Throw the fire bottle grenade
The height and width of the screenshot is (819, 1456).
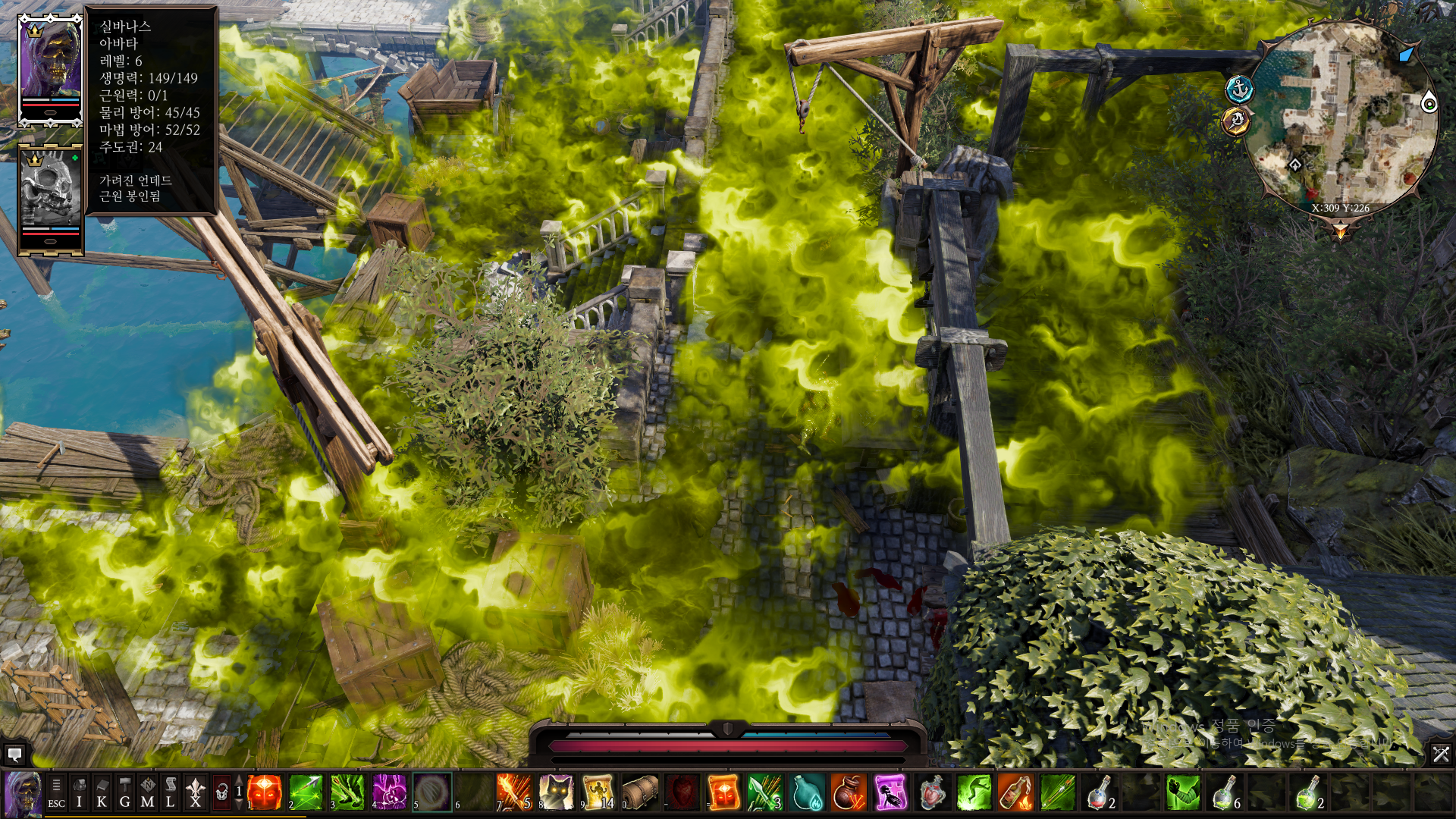[x=1015, y=792]
